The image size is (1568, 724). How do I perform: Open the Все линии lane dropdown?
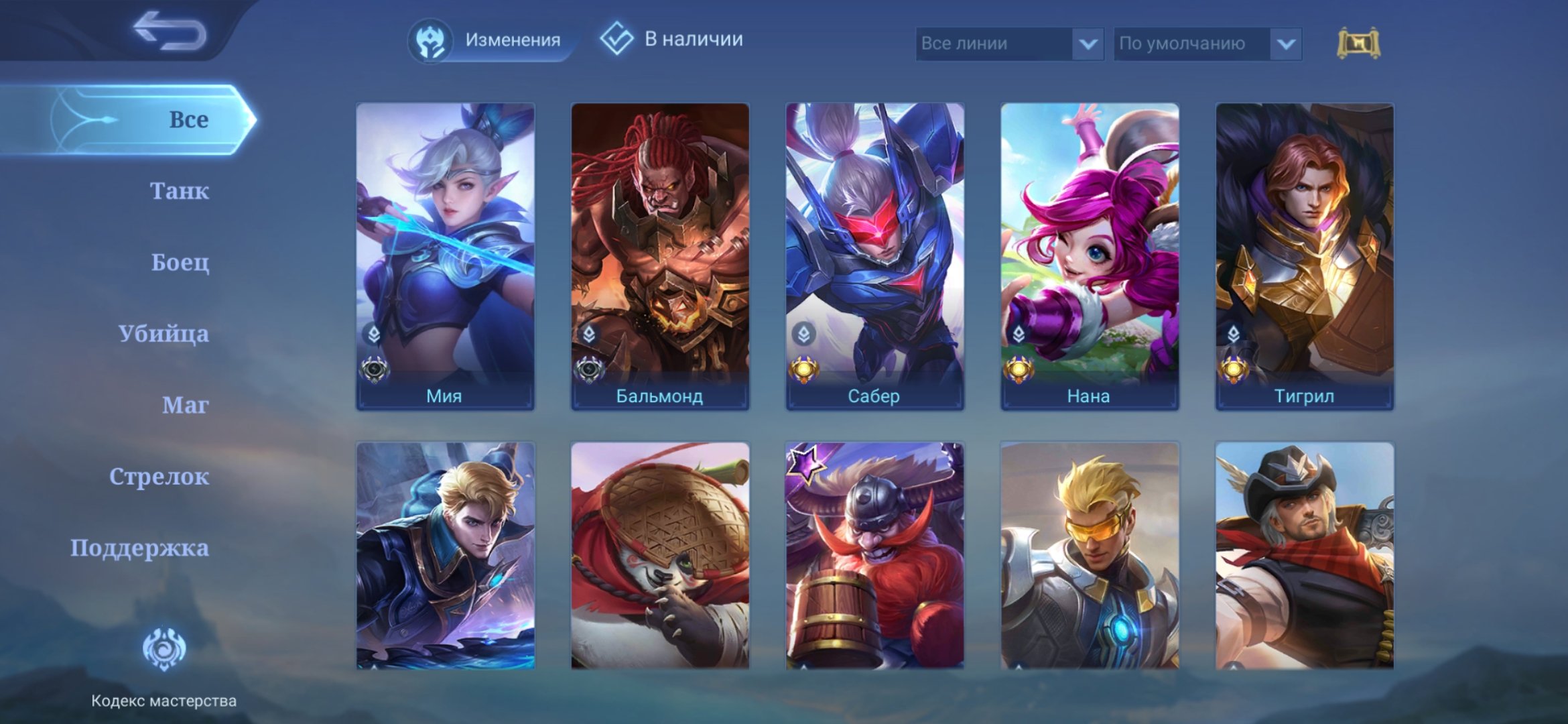coord(1008,44)
